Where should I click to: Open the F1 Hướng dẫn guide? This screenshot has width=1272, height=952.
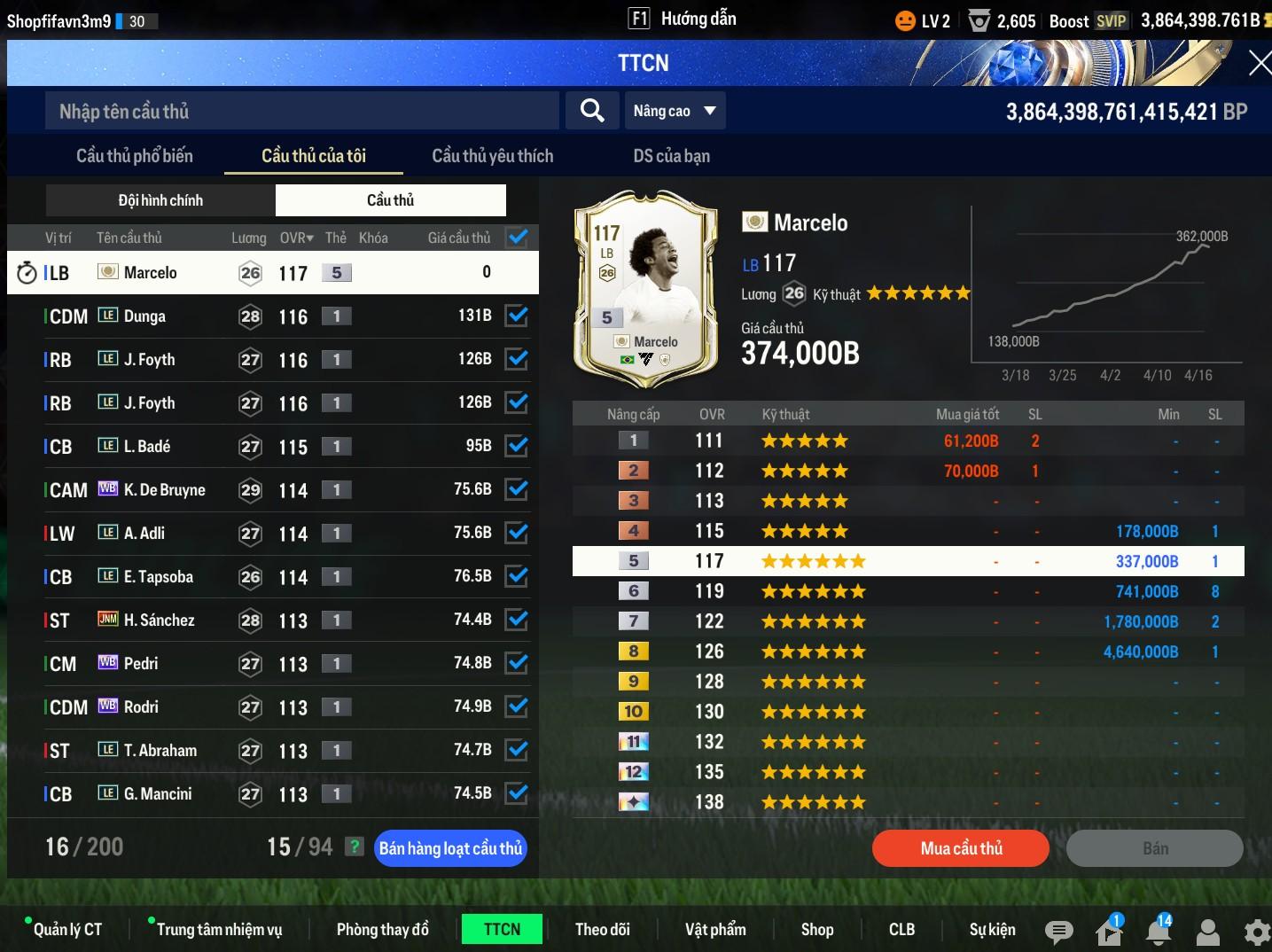tap(683, 19)
